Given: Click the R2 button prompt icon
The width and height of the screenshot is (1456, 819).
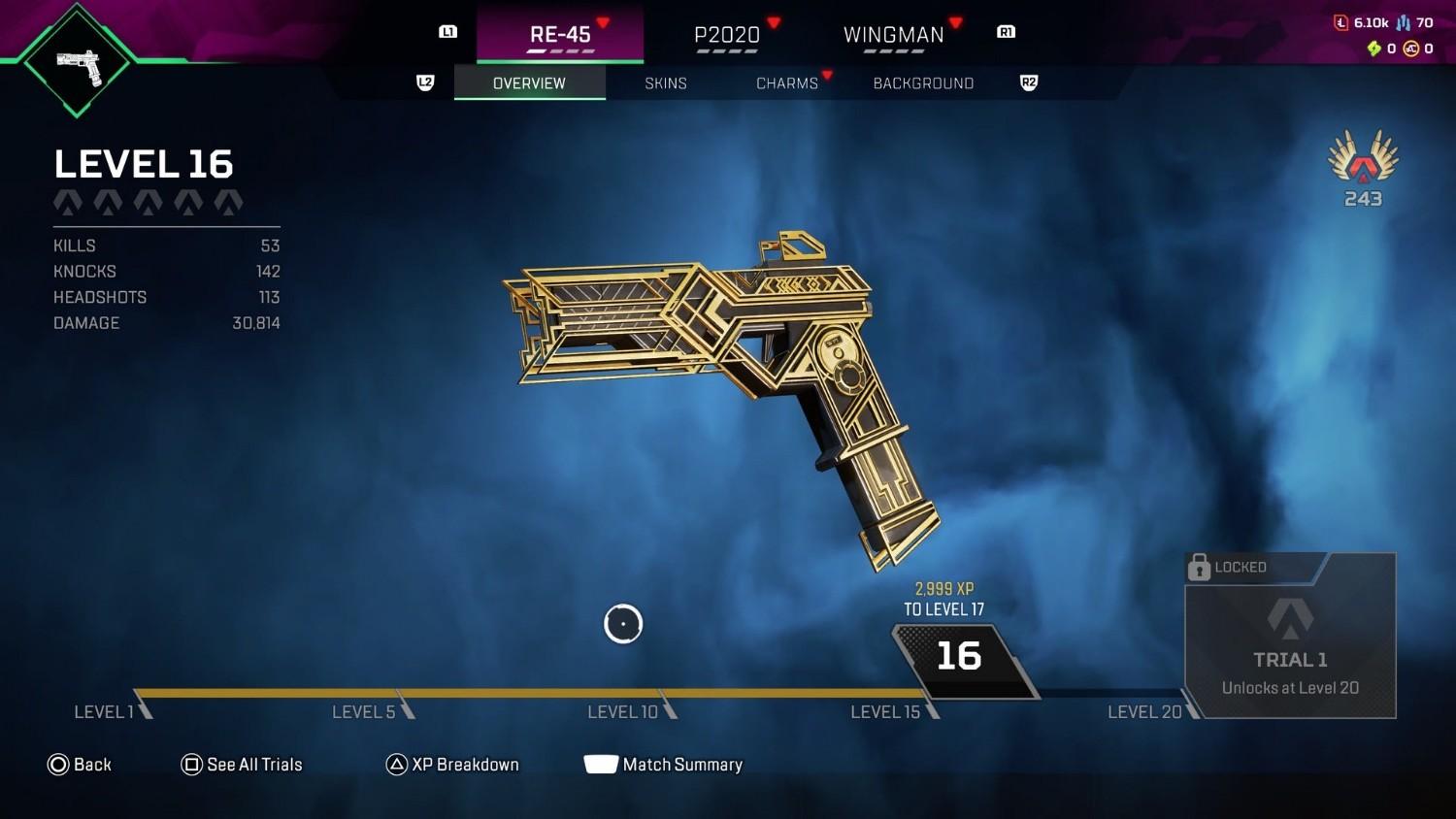Looking at the screenshot, I should click(x=1029, y=82).
